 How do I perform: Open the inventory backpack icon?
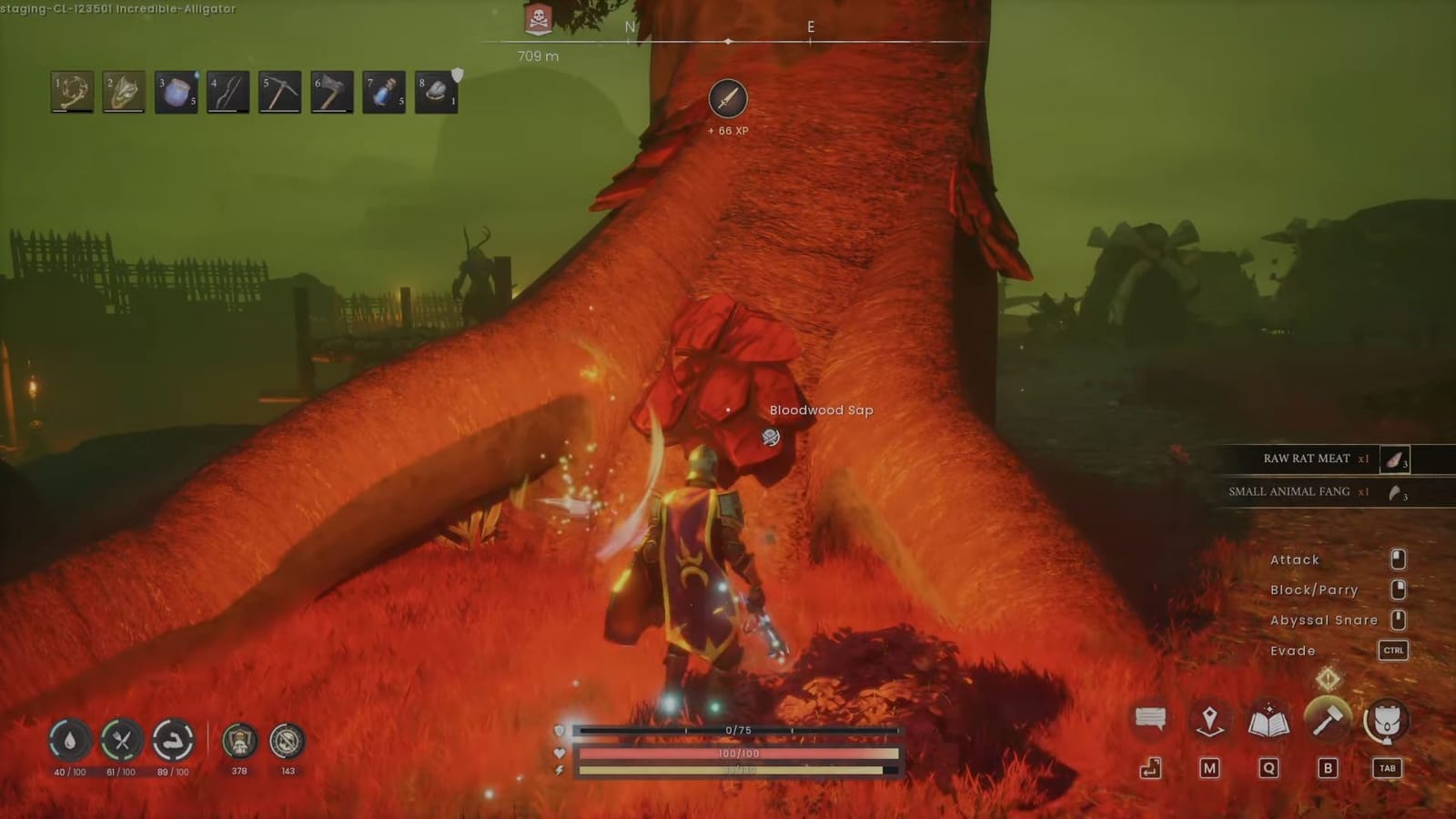(1384, 719)
